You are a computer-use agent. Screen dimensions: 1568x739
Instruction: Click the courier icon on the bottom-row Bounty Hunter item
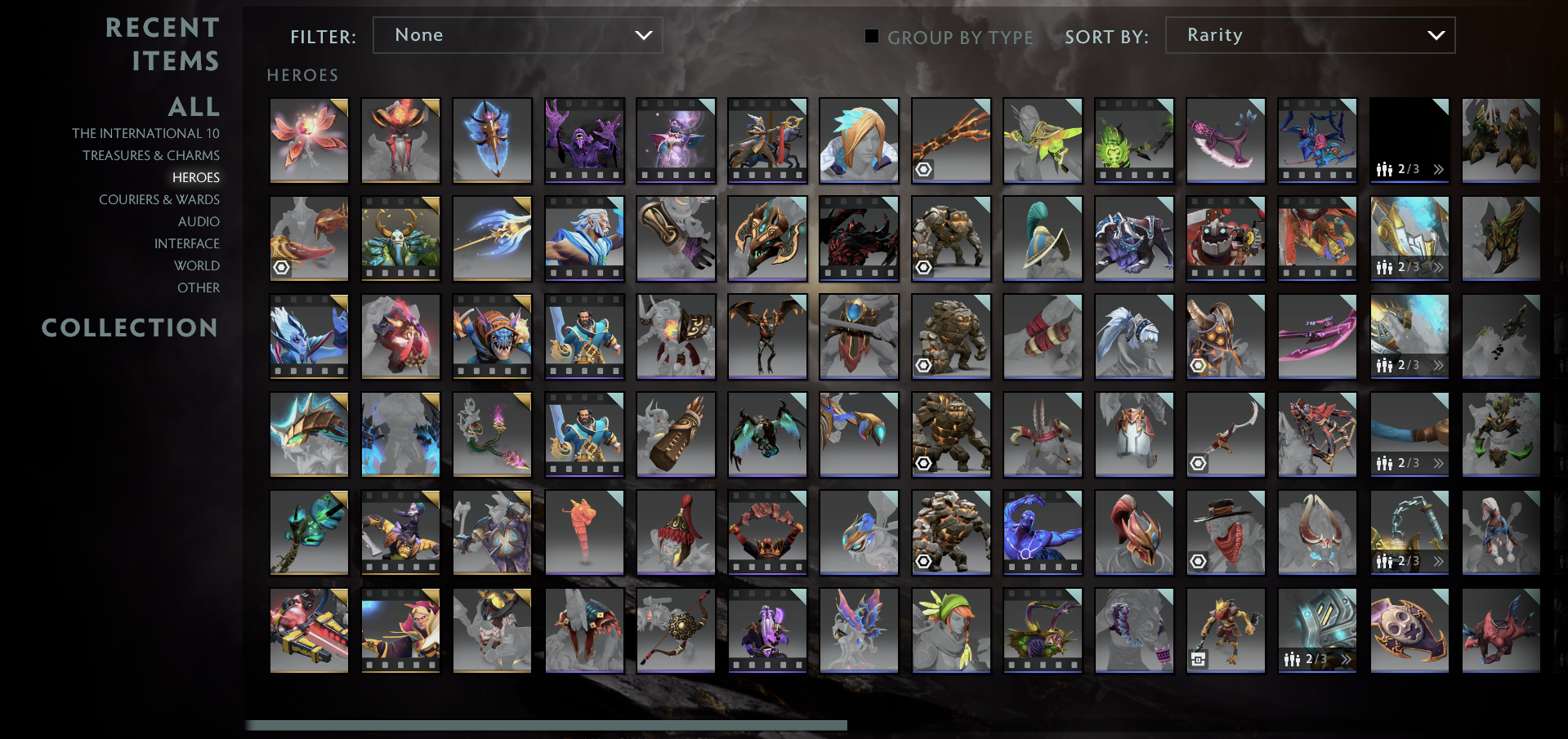click(x=1199, y=659)
